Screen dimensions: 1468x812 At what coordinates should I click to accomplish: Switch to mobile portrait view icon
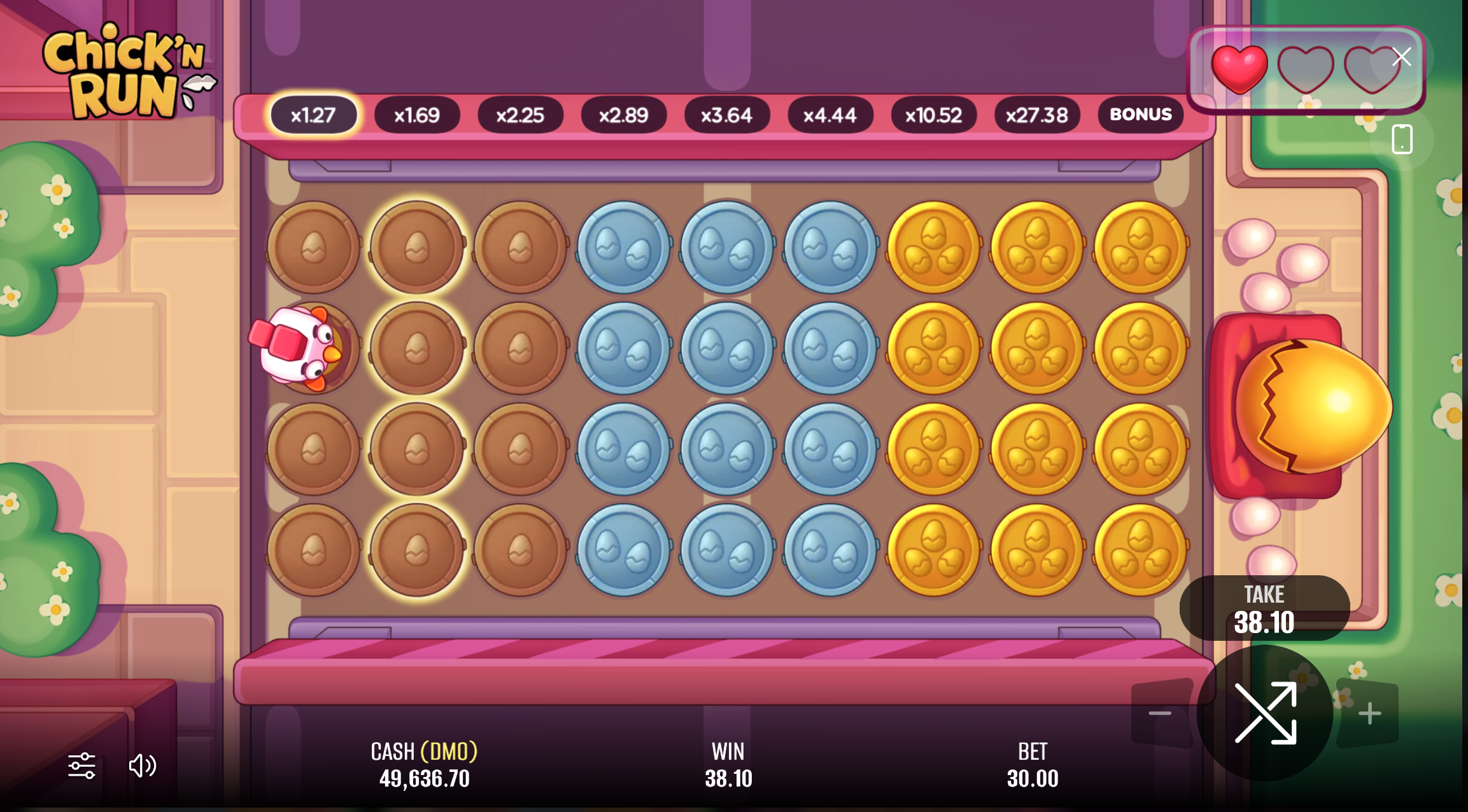click(1402, 139)
